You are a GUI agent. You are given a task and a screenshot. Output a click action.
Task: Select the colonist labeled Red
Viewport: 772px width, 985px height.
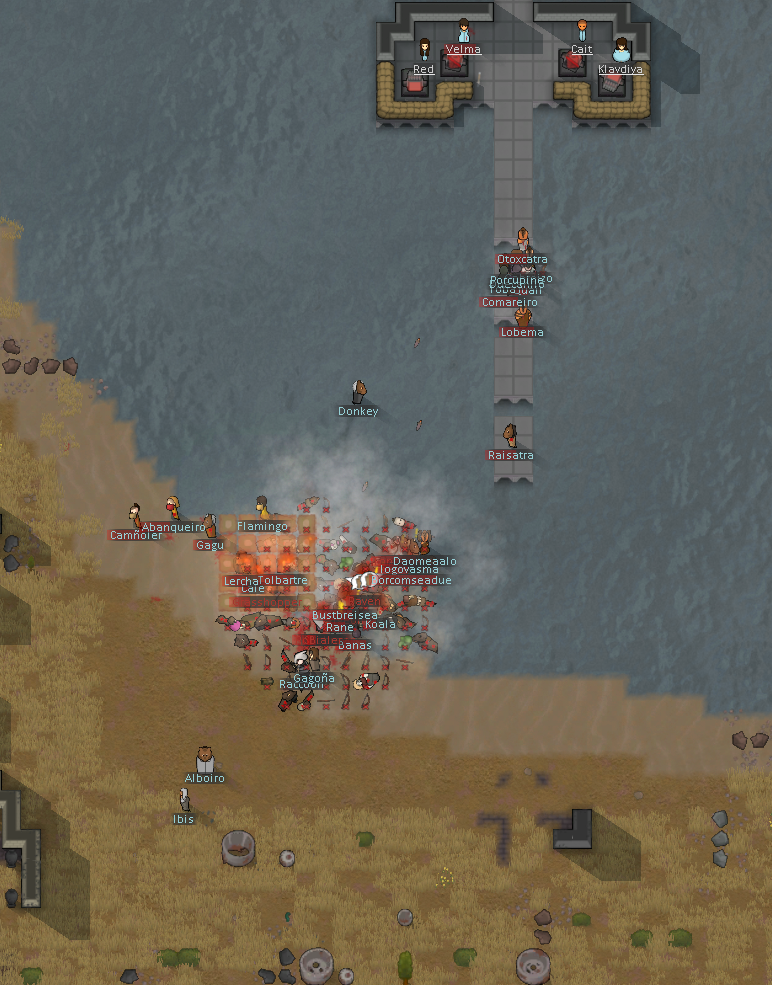click(424, 50)
